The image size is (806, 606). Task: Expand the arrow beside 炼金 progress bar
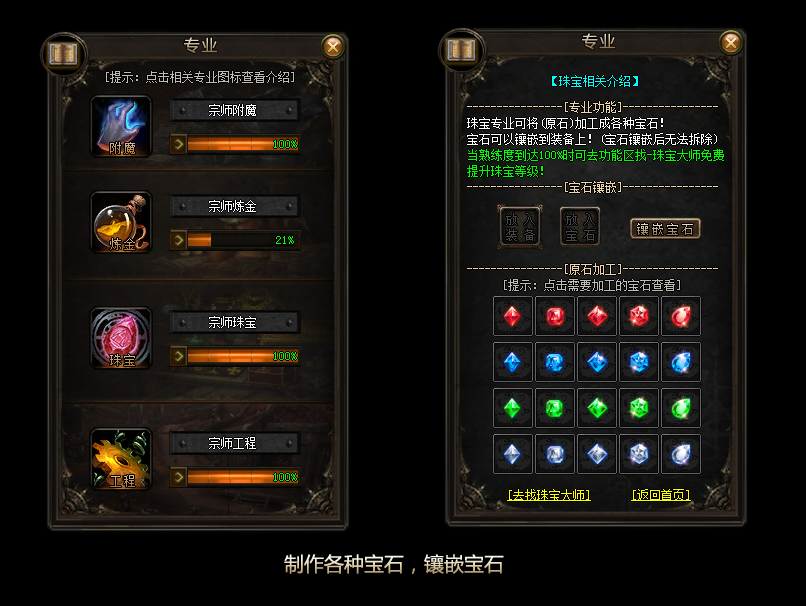click(x=178, y=240)
